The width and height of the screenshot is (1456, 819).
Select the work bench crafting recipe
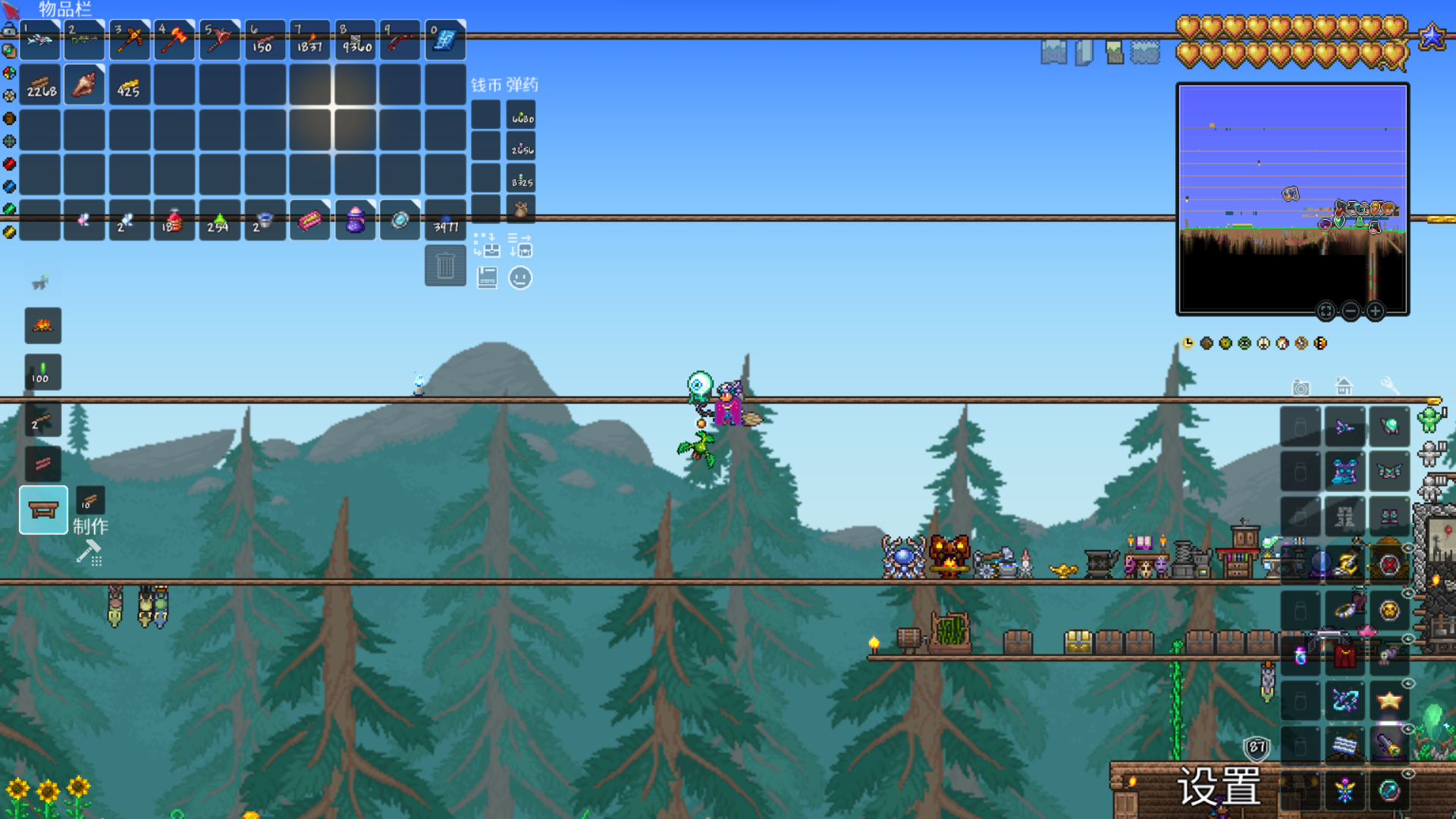coord(43,510)
